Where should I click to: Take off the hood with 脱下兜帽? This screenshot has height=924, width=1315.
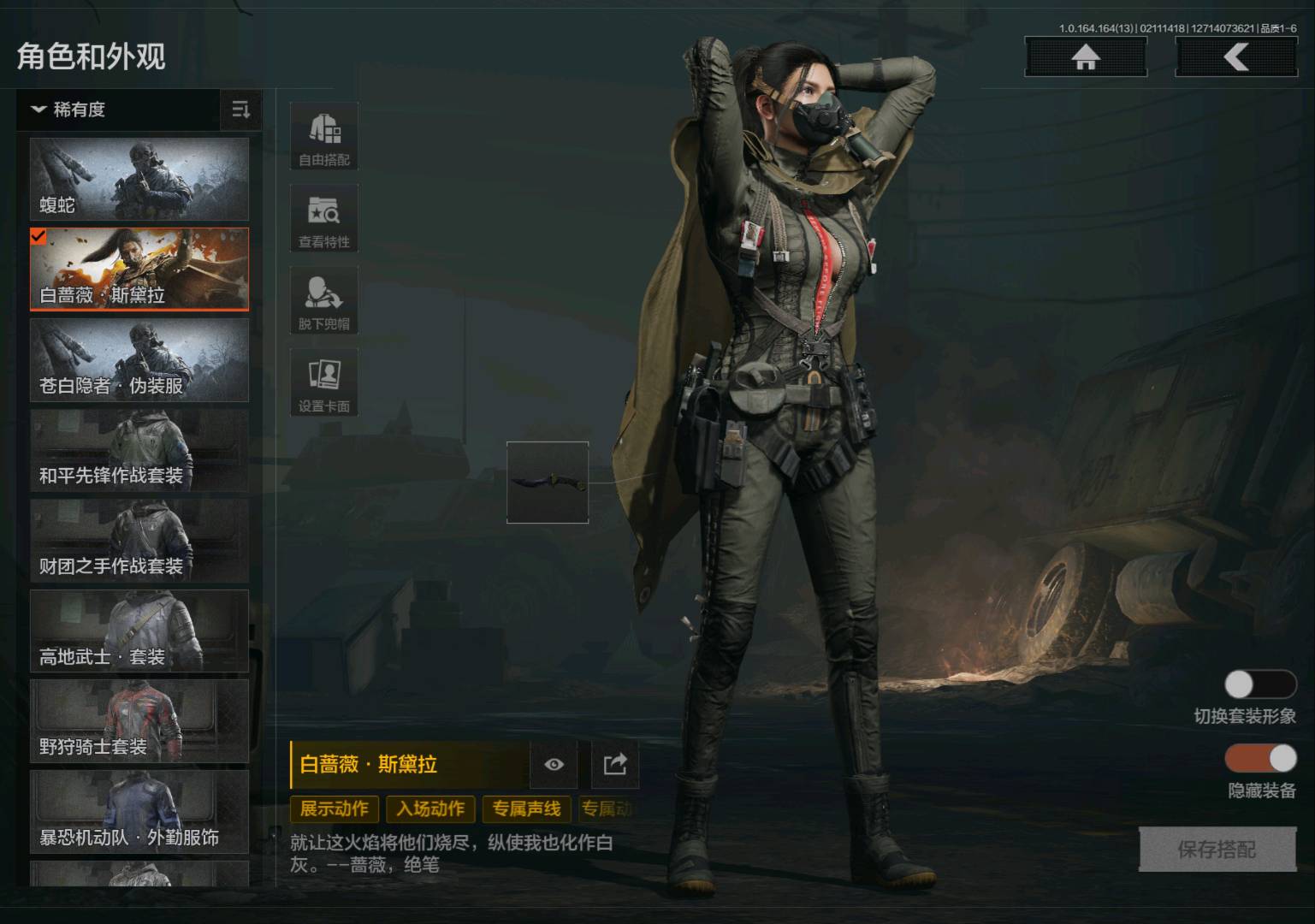tap(324, 301)
